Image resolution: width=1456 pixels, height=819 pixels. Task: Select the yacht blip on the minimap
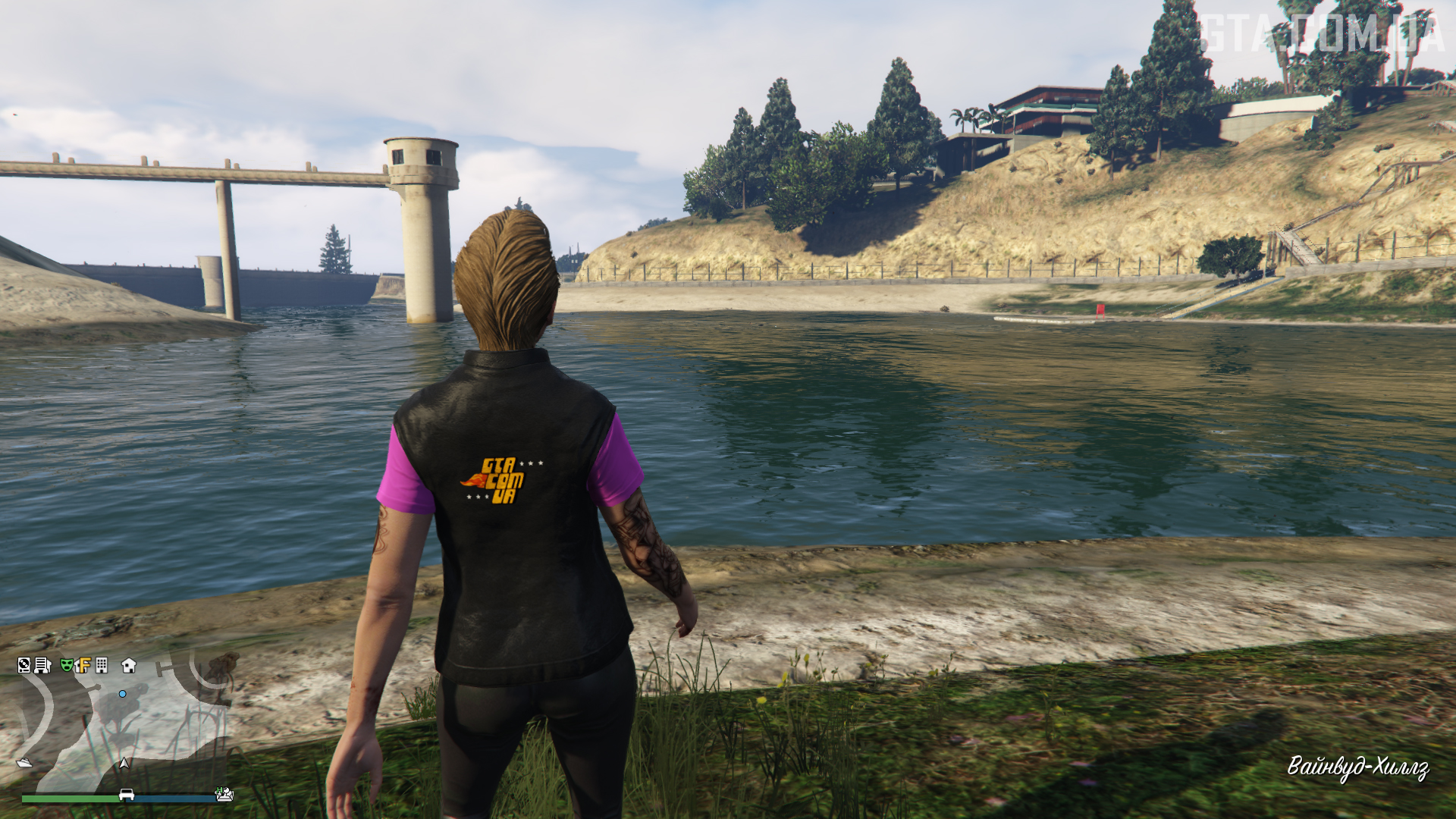point(24,763)
